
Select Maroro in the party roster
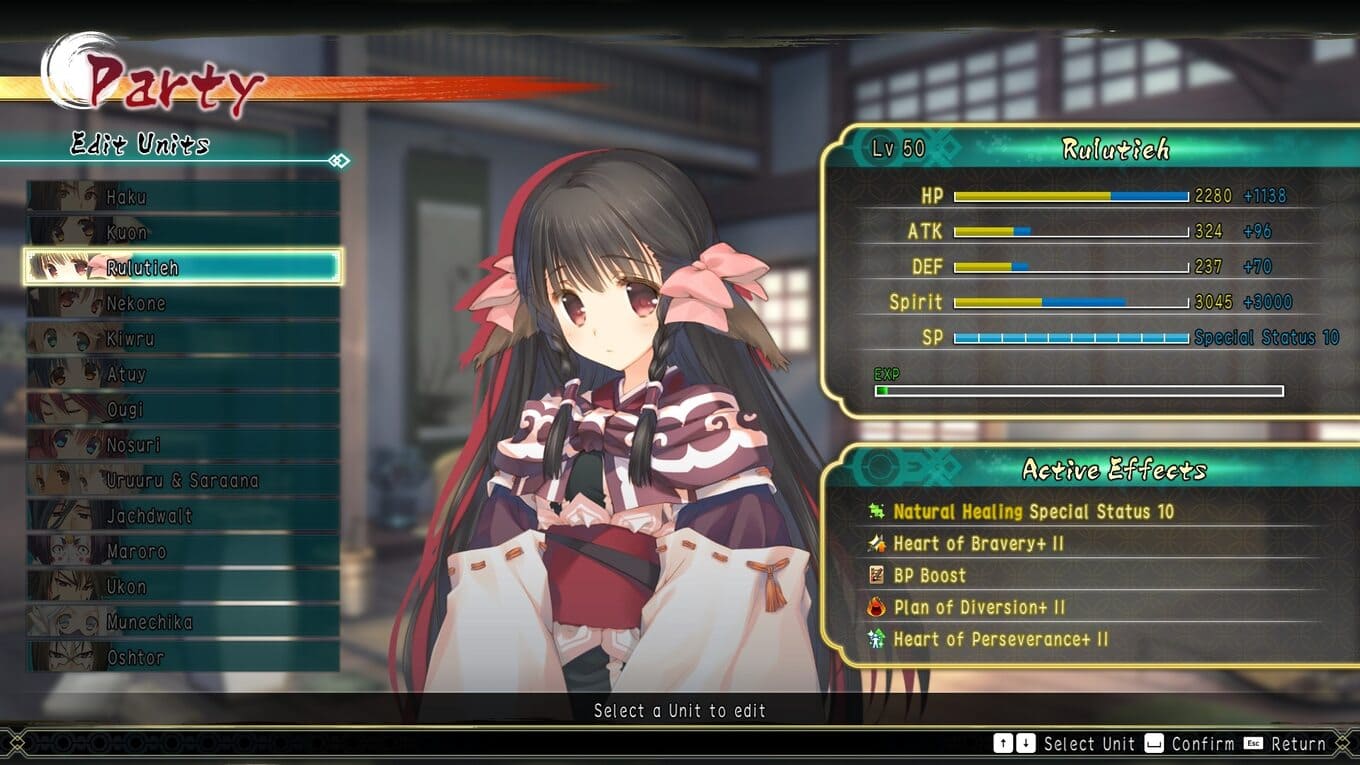coord(183,552)
